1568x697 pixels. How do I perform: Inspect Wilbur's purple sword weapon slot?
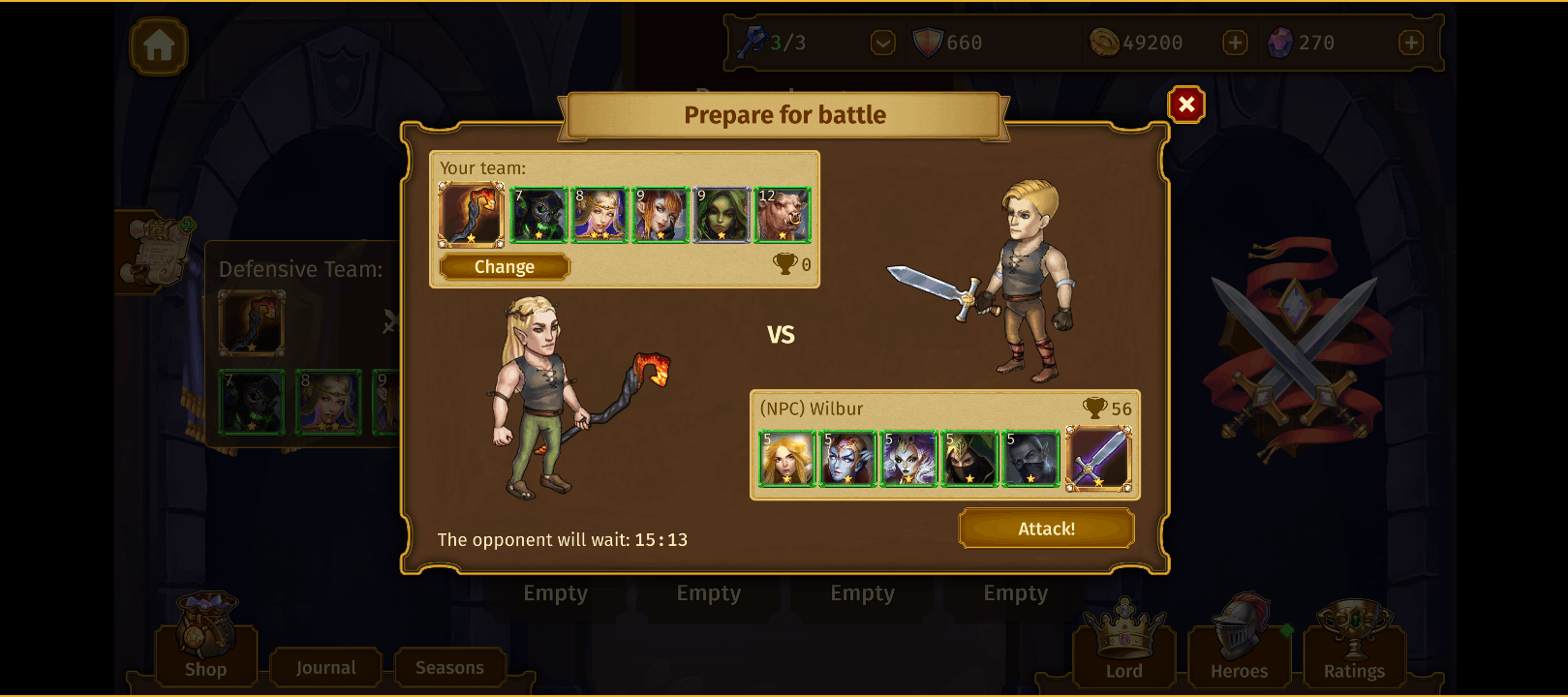[1098, 459]
